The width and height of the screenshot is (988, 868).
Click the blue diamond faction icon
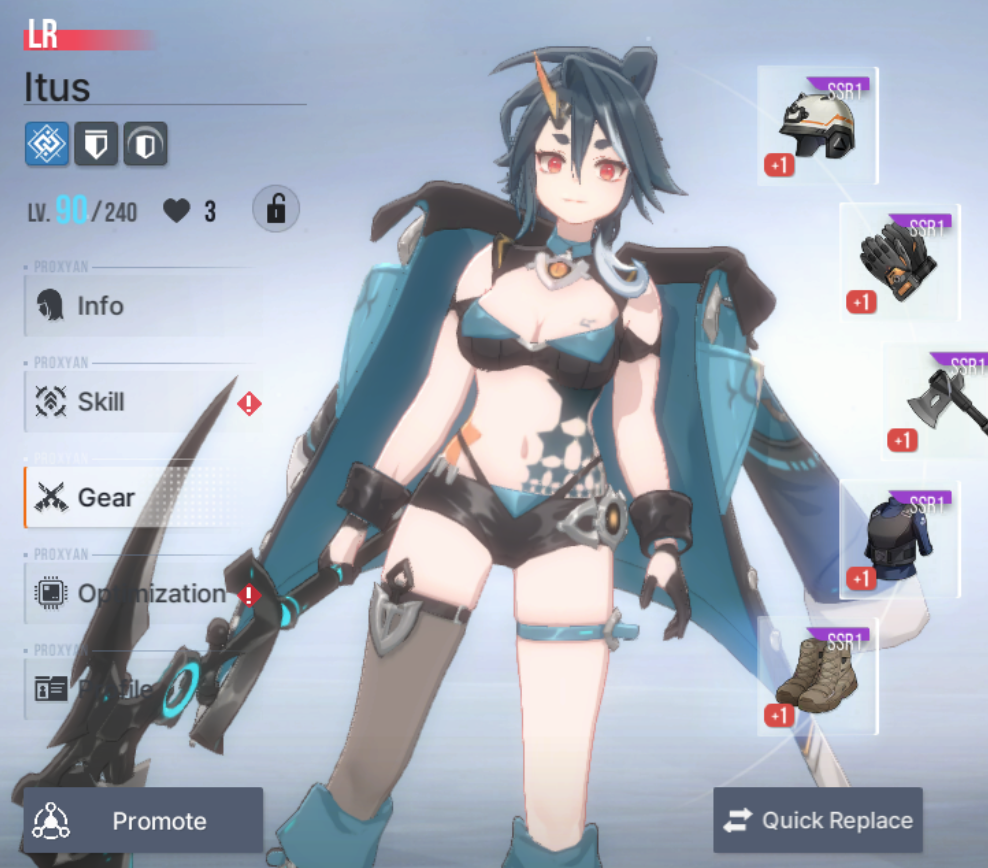click(x=47, y=144)
